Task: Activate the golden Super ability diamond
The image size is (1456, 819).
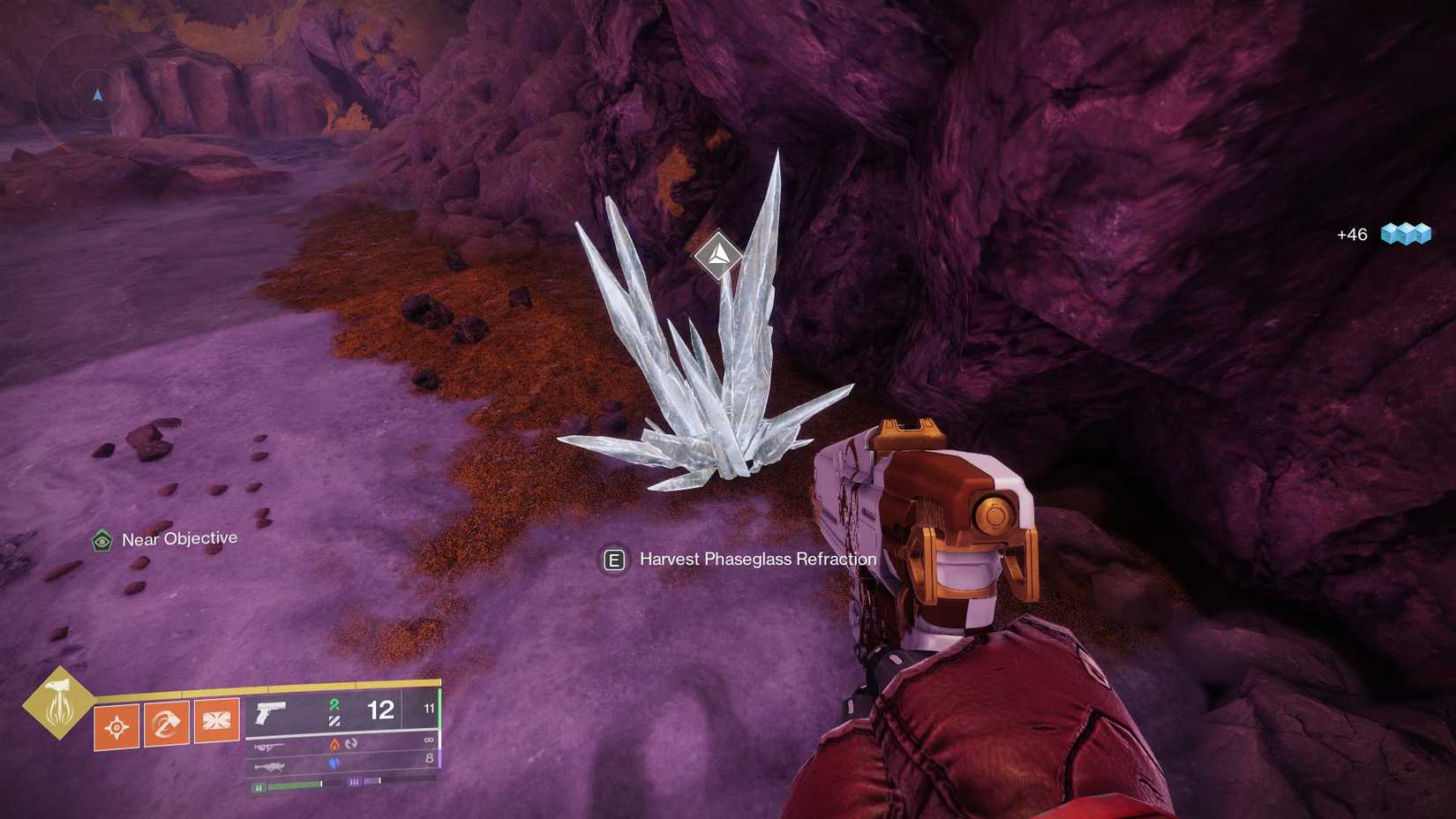Action: [x=57, y=703]
